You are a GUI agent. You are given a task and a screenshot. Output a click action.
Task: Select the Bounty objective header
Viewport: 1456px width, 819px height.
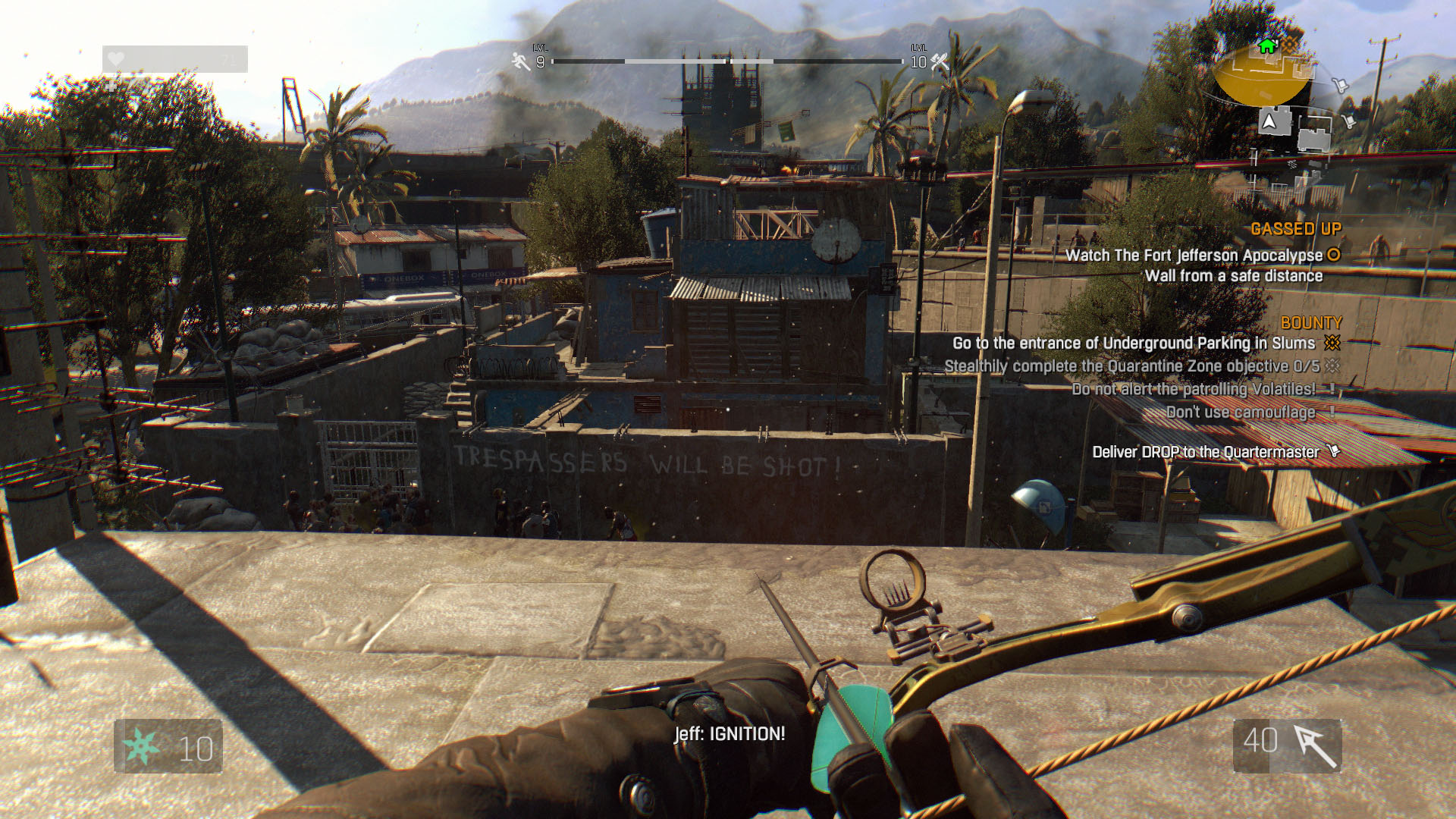1311,323
